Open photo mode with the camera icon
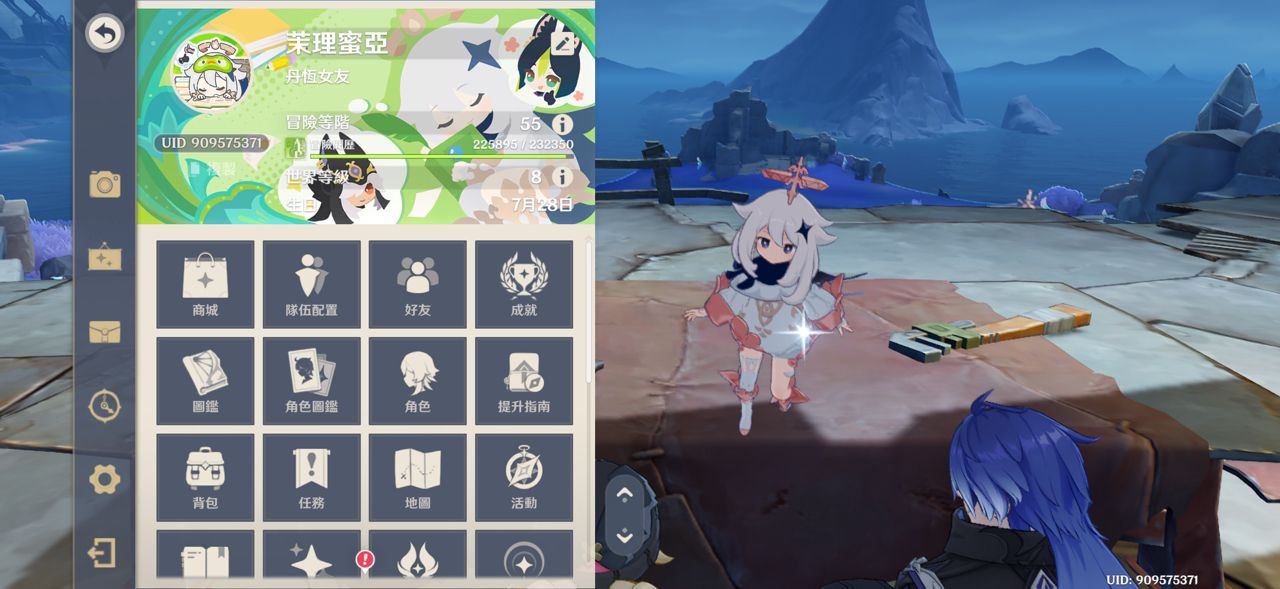This screenshot has height=589, width=1280. (x=104, y=183)
